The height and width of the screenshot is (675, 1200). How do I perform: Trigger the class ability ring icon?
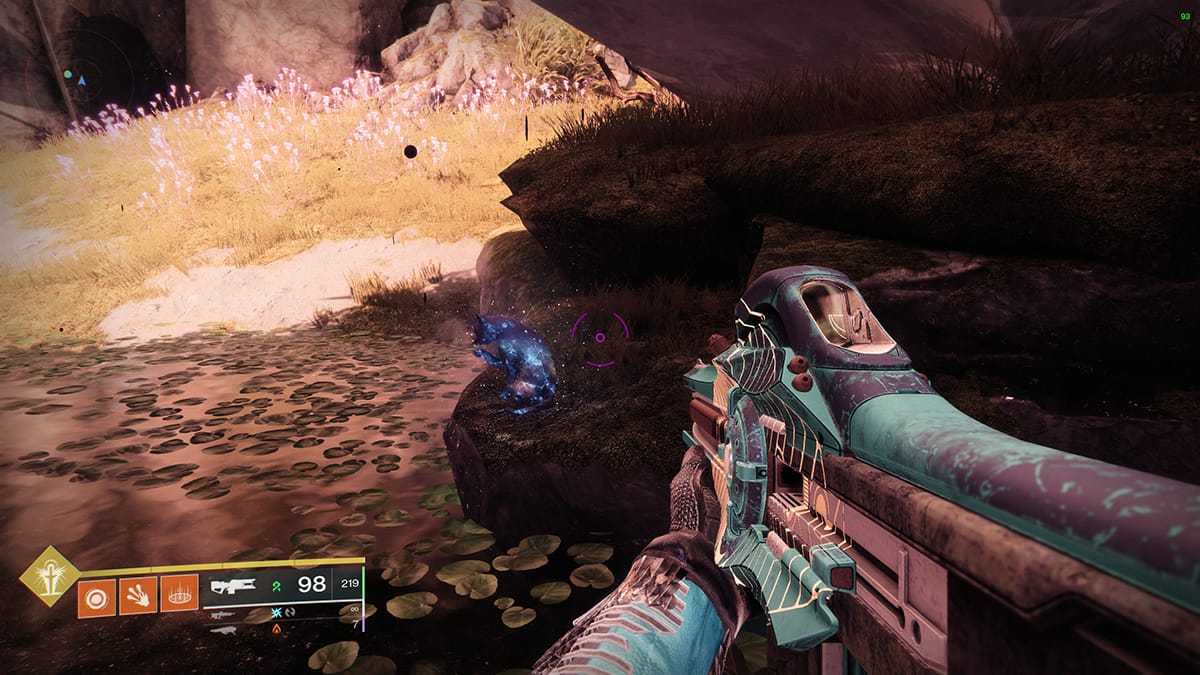click(x=180, y=595)
